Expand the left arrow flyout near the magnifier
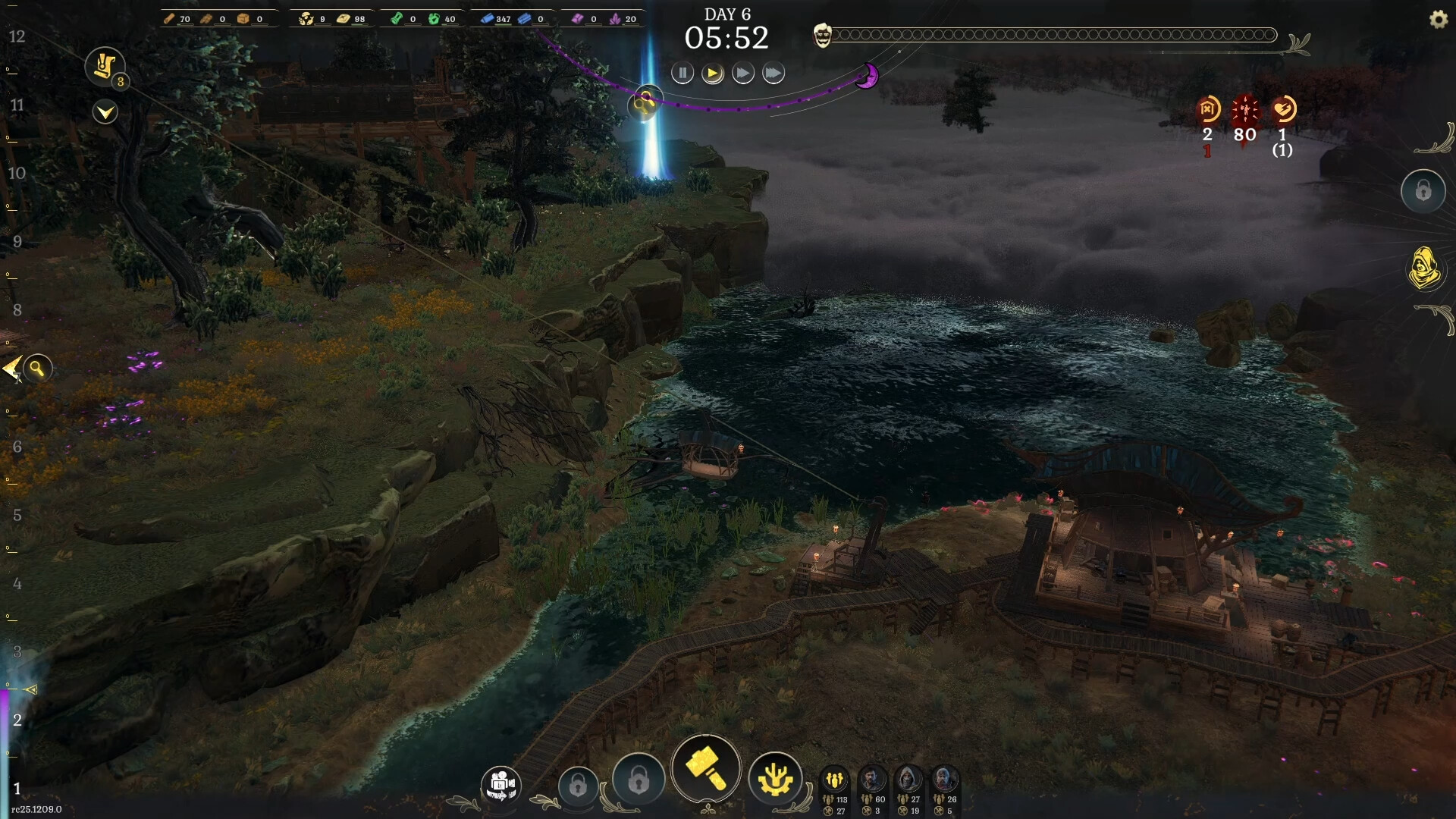Viewport: 1456px width, 819px height. pos(11,369)
